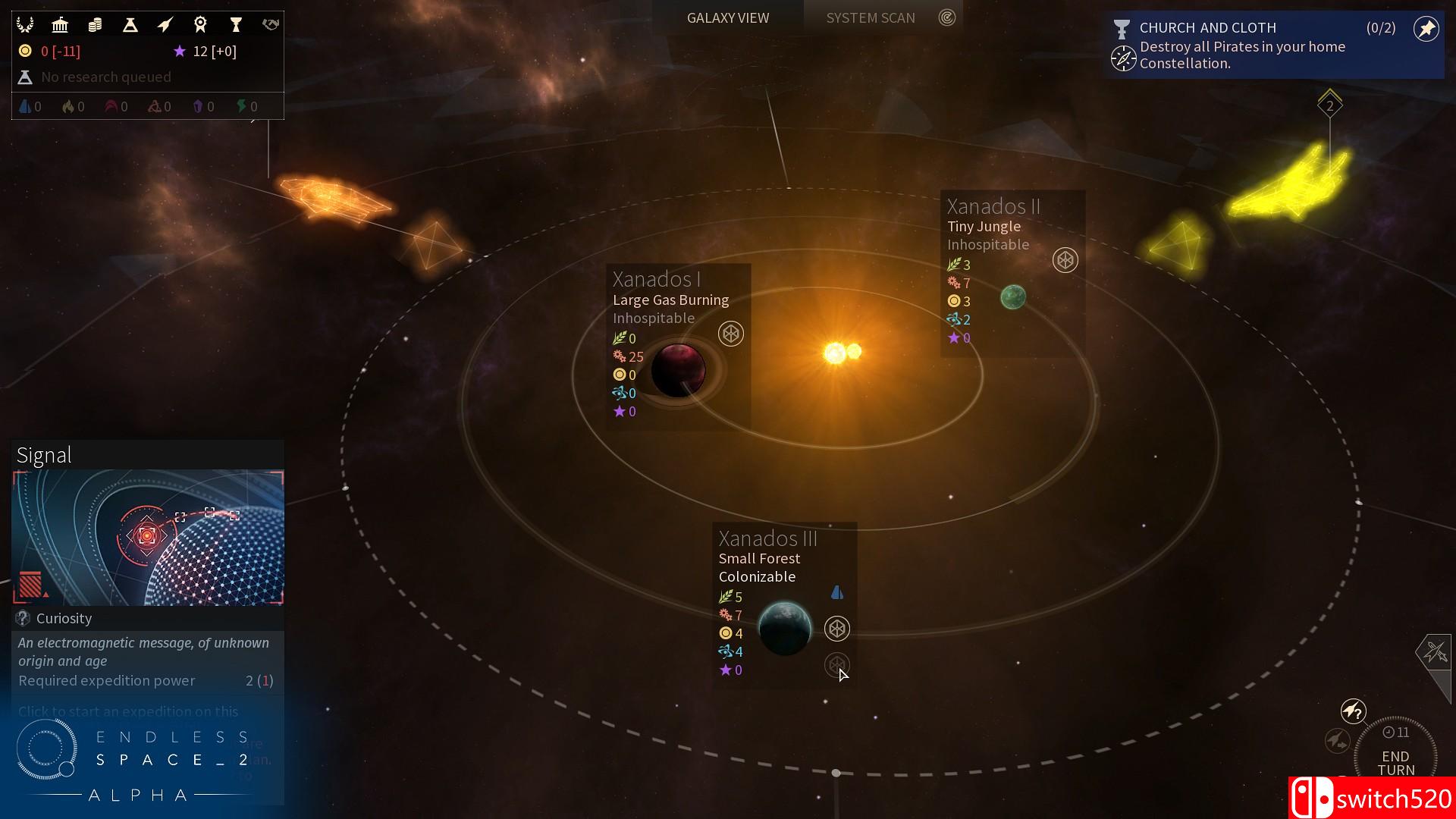1456x819 pixels.
Task: End the current turn
Action: tap(1395, 762)
